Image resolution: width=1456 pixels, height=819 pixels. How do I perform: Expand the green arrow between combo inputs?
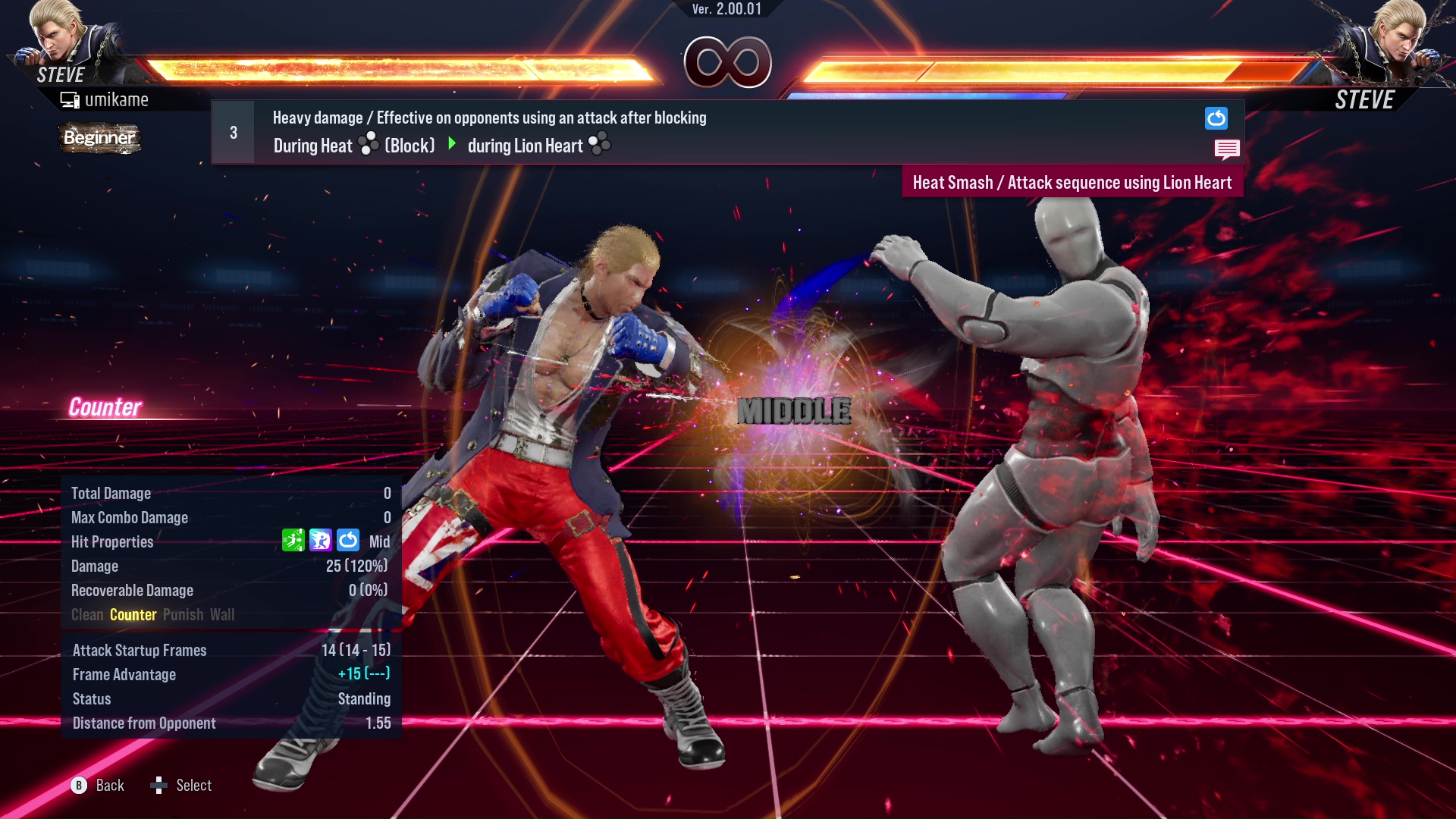point(453,144)
